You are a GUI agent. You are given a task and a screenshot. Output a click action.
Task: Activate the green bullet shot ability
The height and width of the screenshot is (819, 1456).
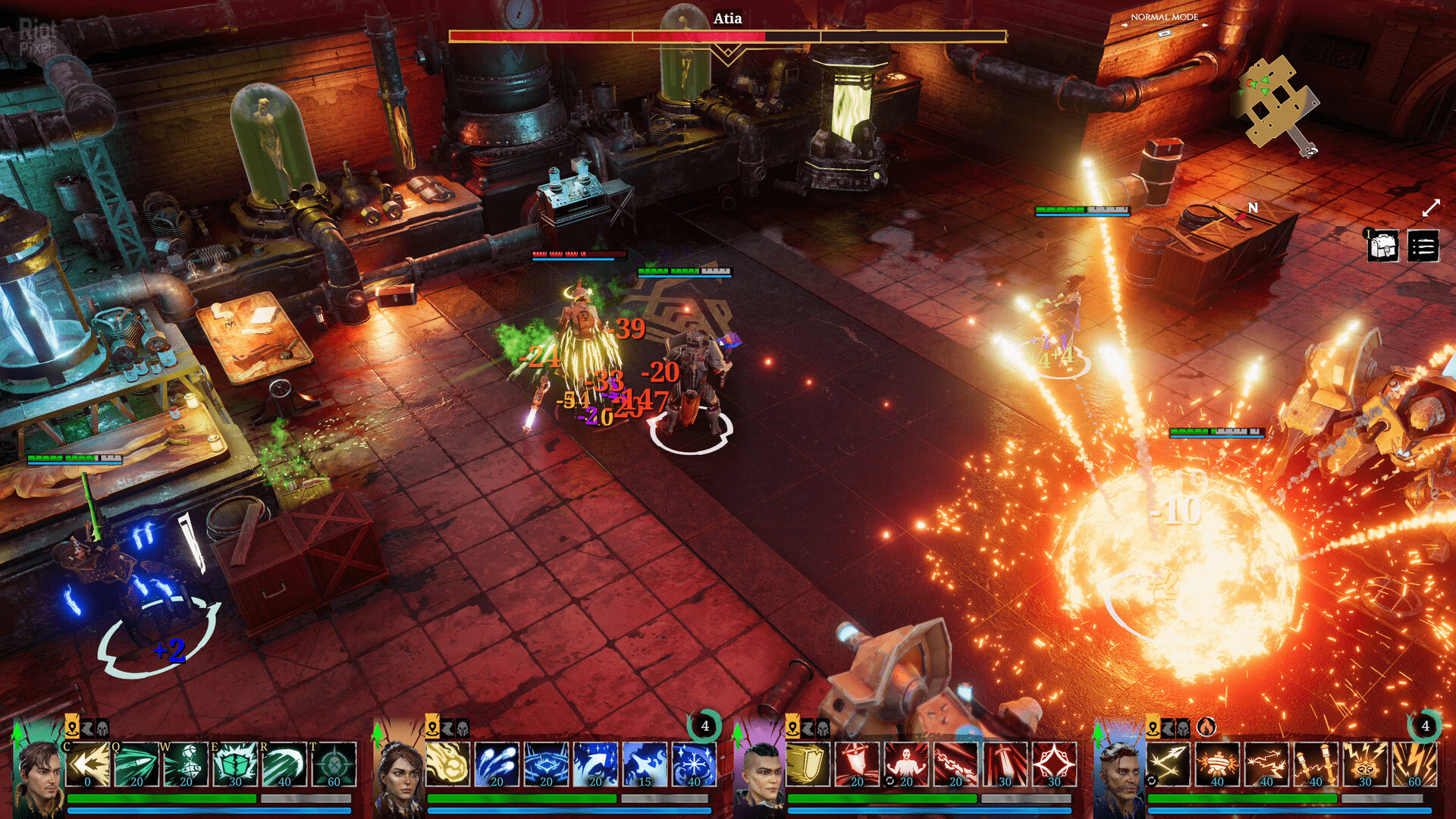(136, 764)
